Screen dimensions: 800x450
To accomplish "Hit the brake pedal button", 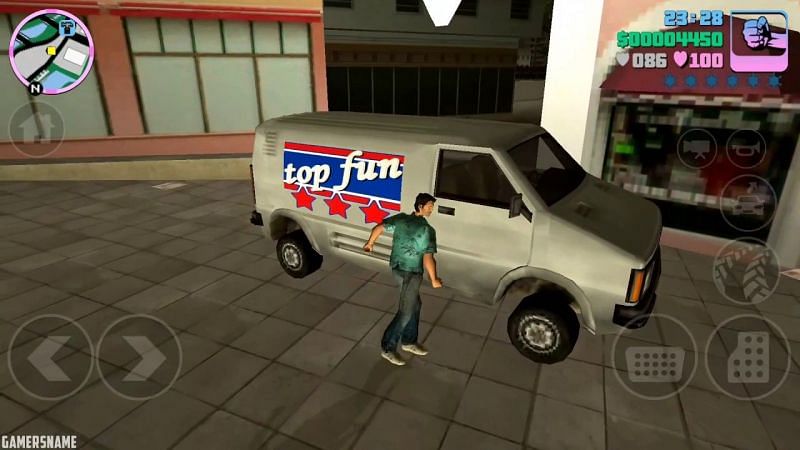I will [x=655, y=358].
